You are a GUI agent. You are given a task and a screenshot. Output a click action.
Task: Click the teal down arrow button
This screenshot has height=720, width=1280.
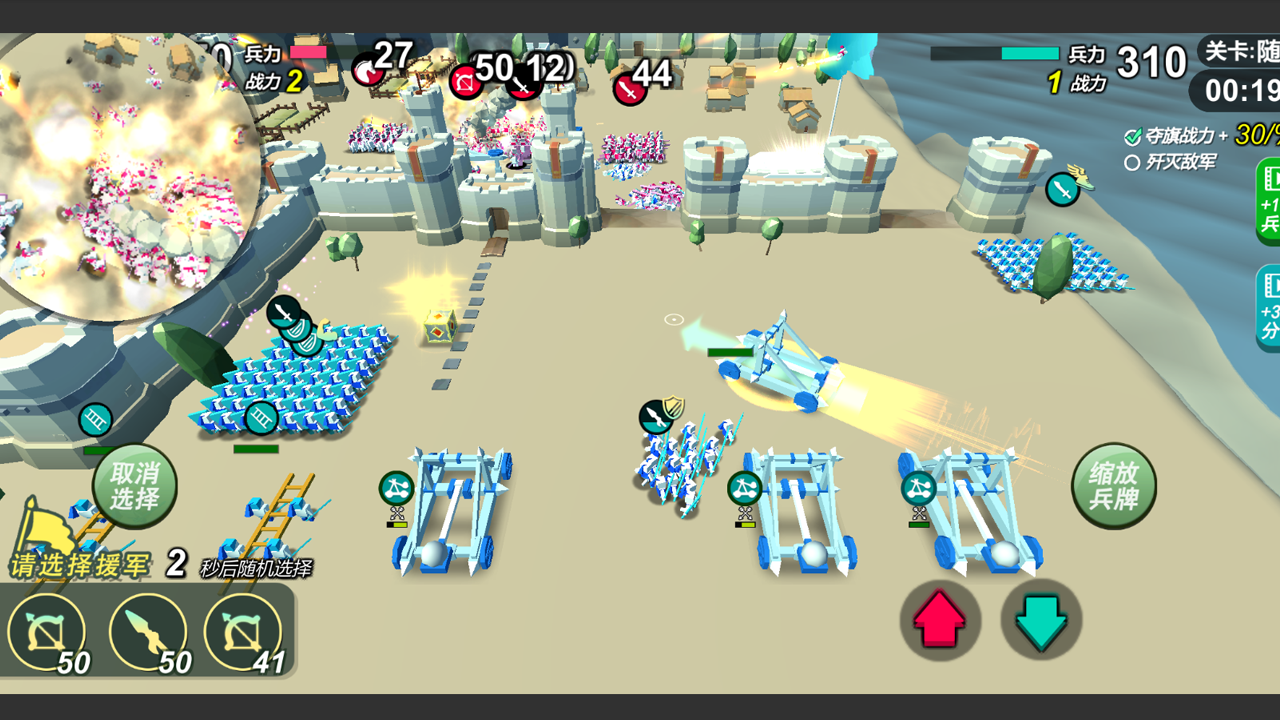click(x=1041, y=620)
